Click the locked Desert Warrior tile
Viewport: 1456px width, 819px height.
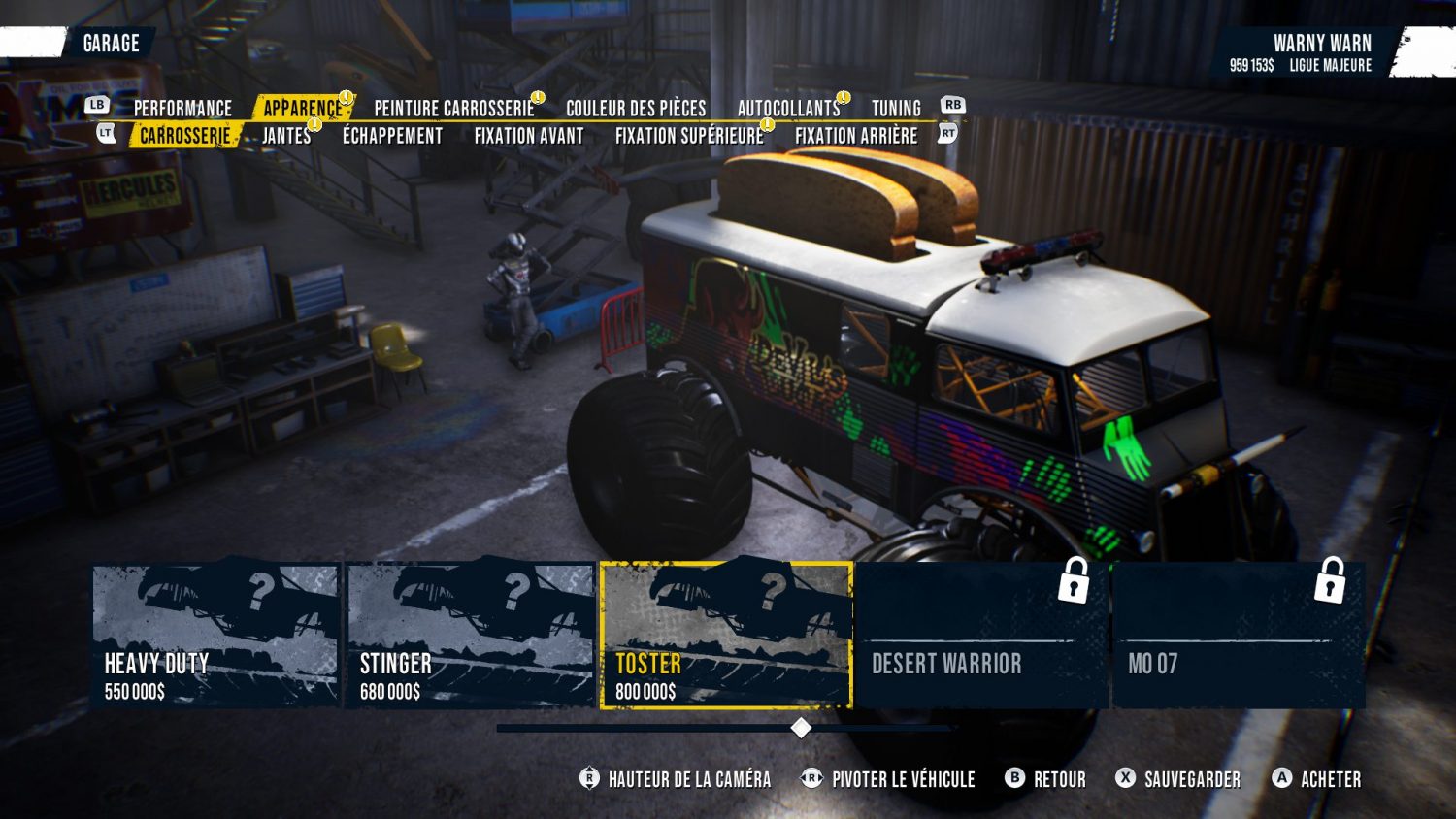pyautogui.click(x=981, y=636)
